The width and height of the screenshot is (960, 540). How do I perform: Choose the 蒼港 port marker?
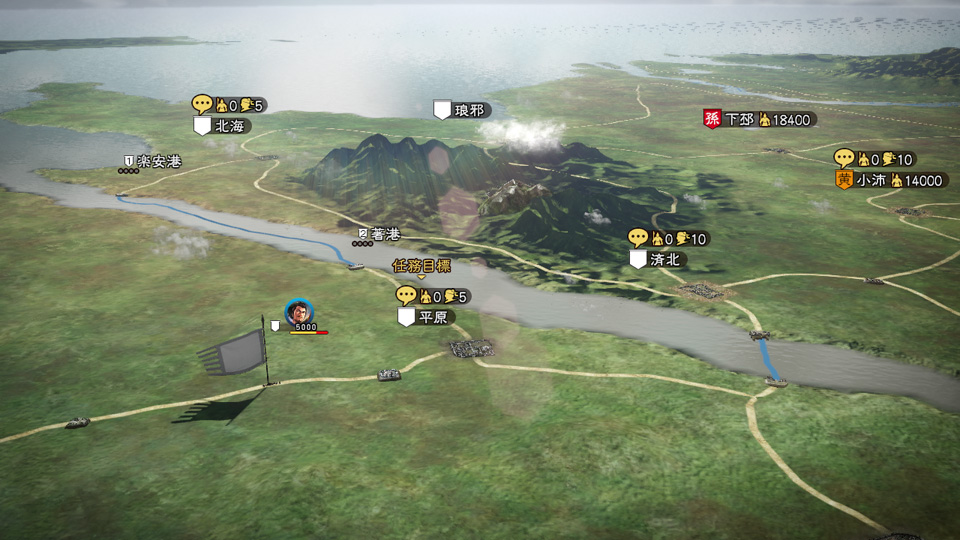(385, 234)
